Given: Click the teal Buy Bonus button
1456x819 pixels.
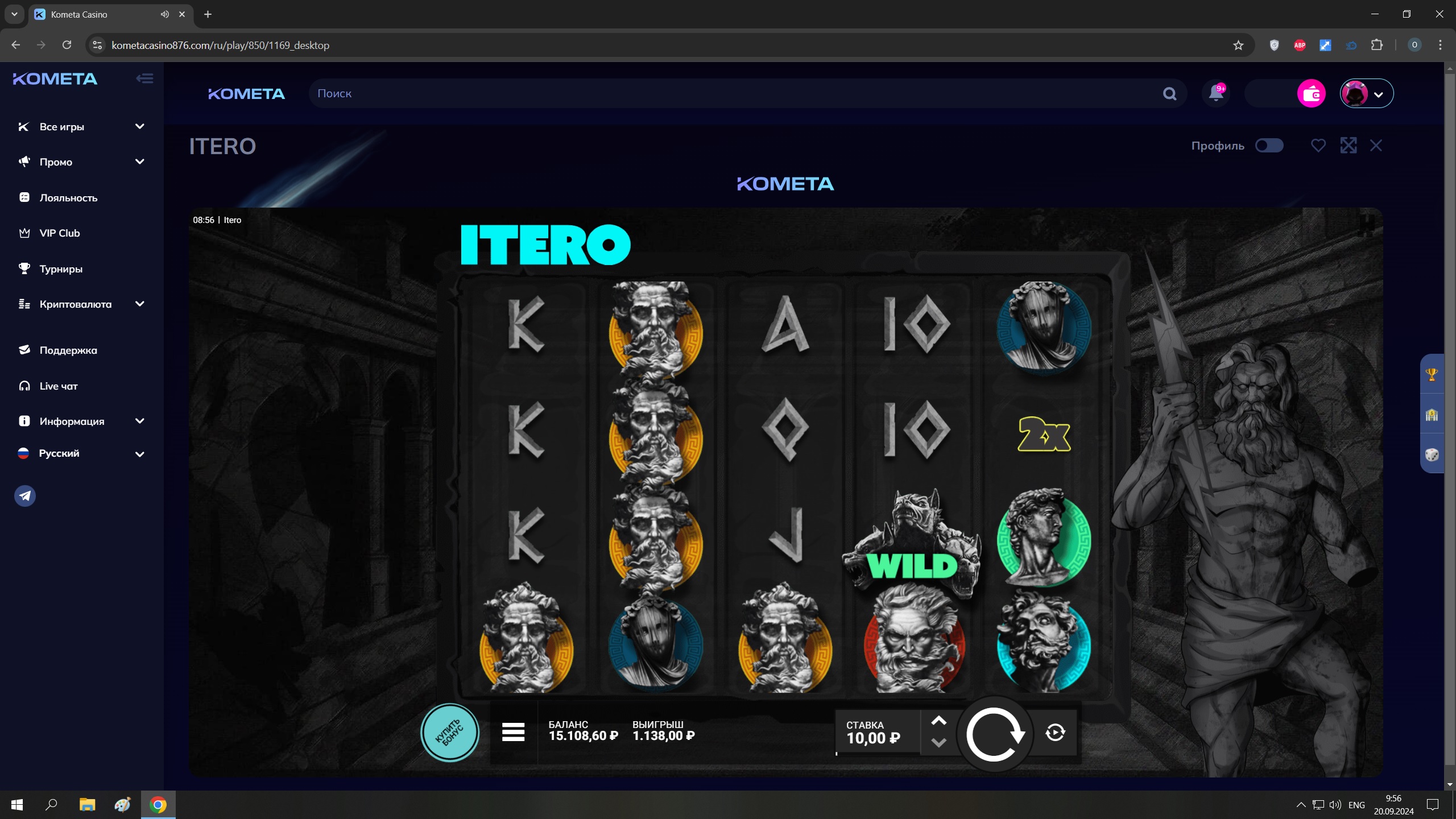Looking at the screenshot, I should [x=449, y=733].
